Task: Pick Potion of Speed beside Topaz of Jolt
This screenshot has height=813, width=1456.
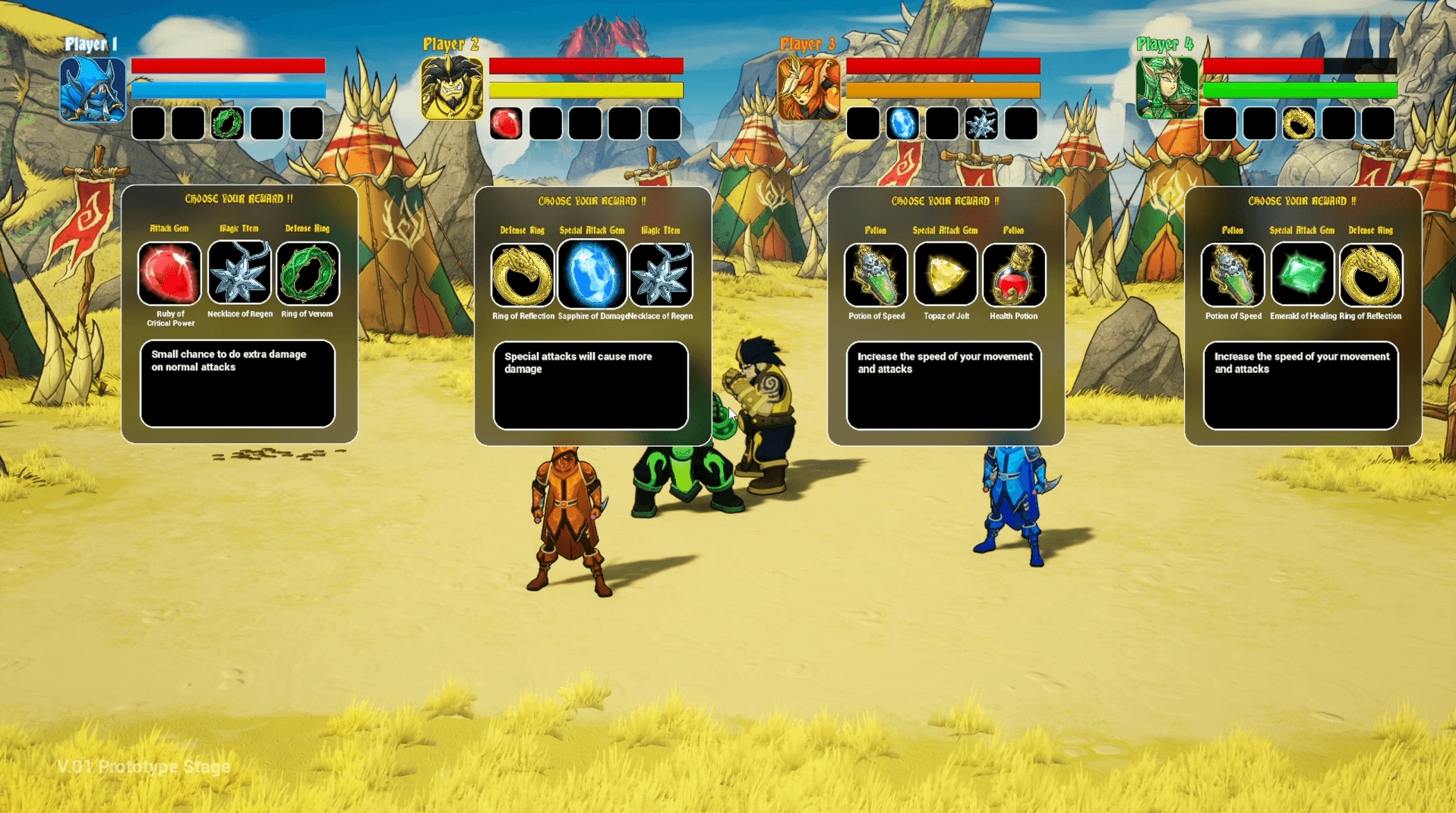Action: click(876, 275)
